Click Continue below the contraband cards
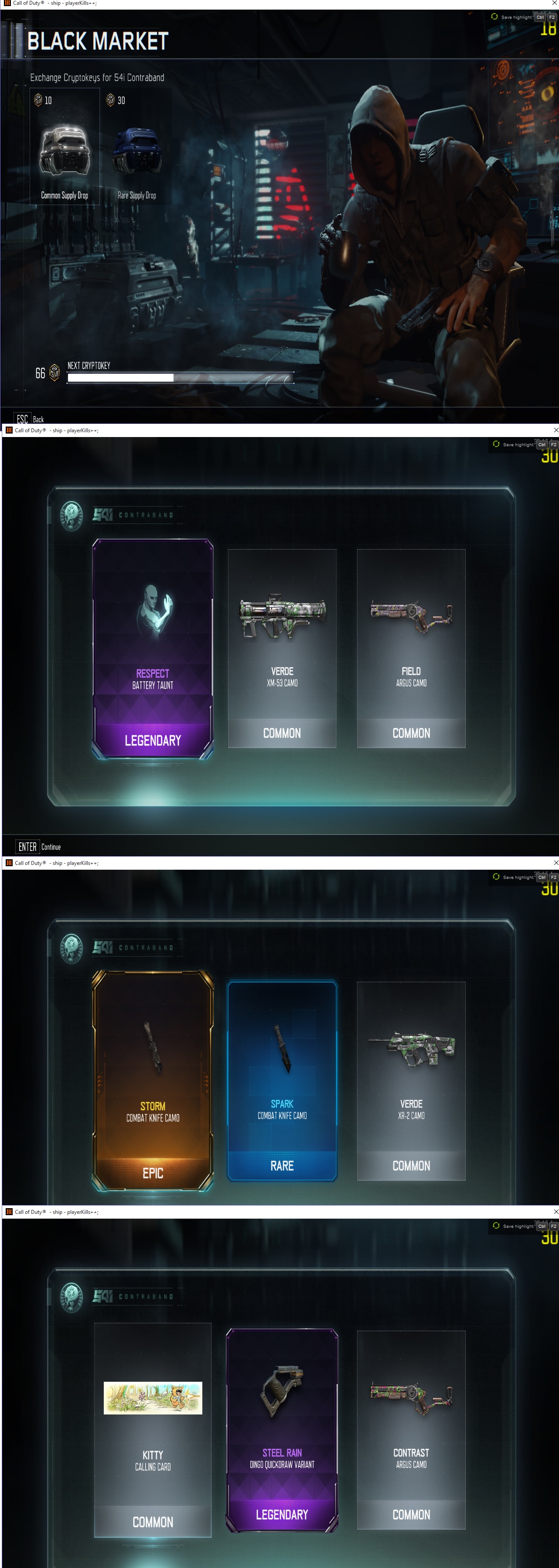This screenshot has width=559, height=1568. pos(39,847)
